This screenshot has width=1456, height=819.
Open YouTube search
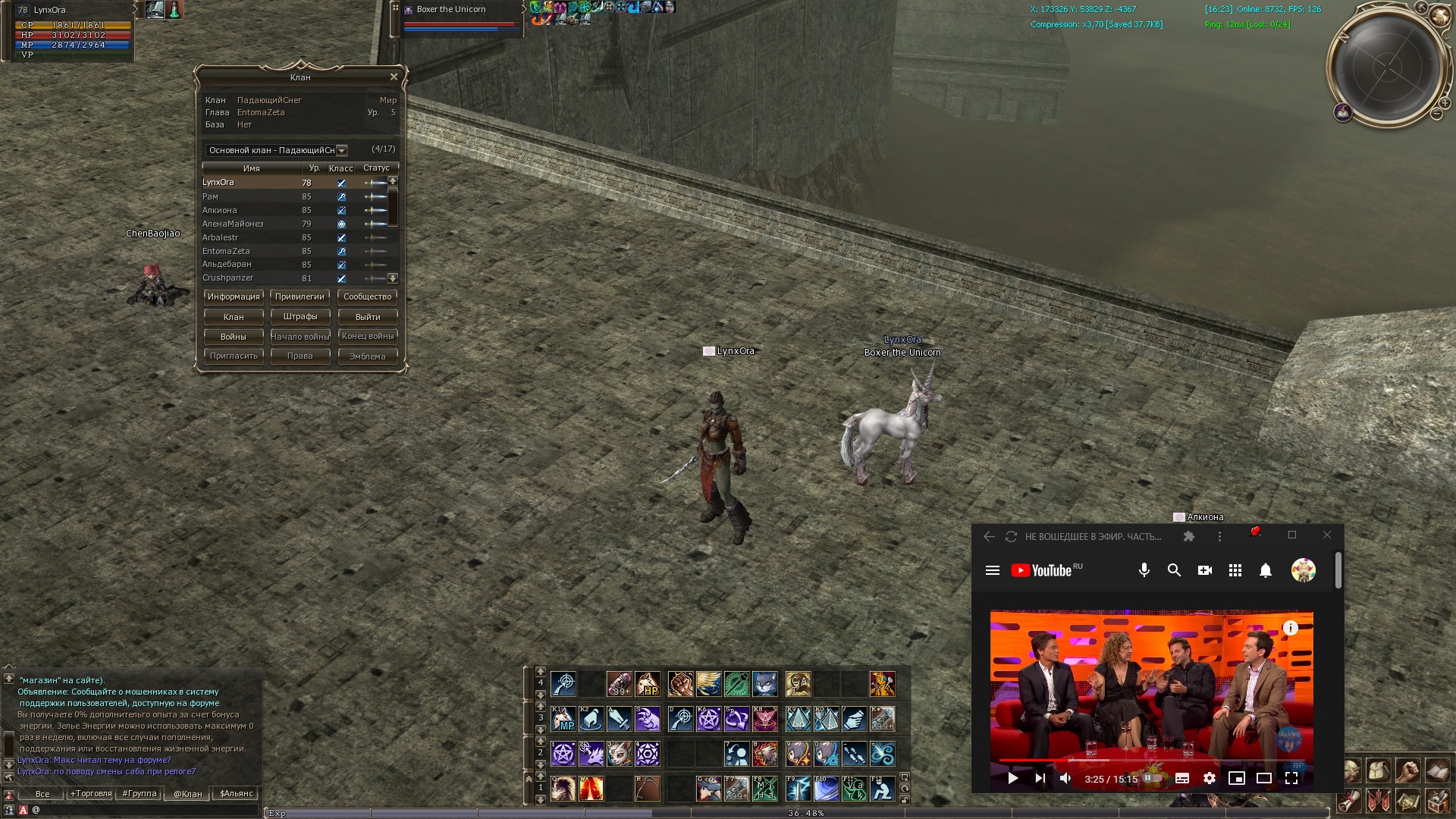[1174, 570]
